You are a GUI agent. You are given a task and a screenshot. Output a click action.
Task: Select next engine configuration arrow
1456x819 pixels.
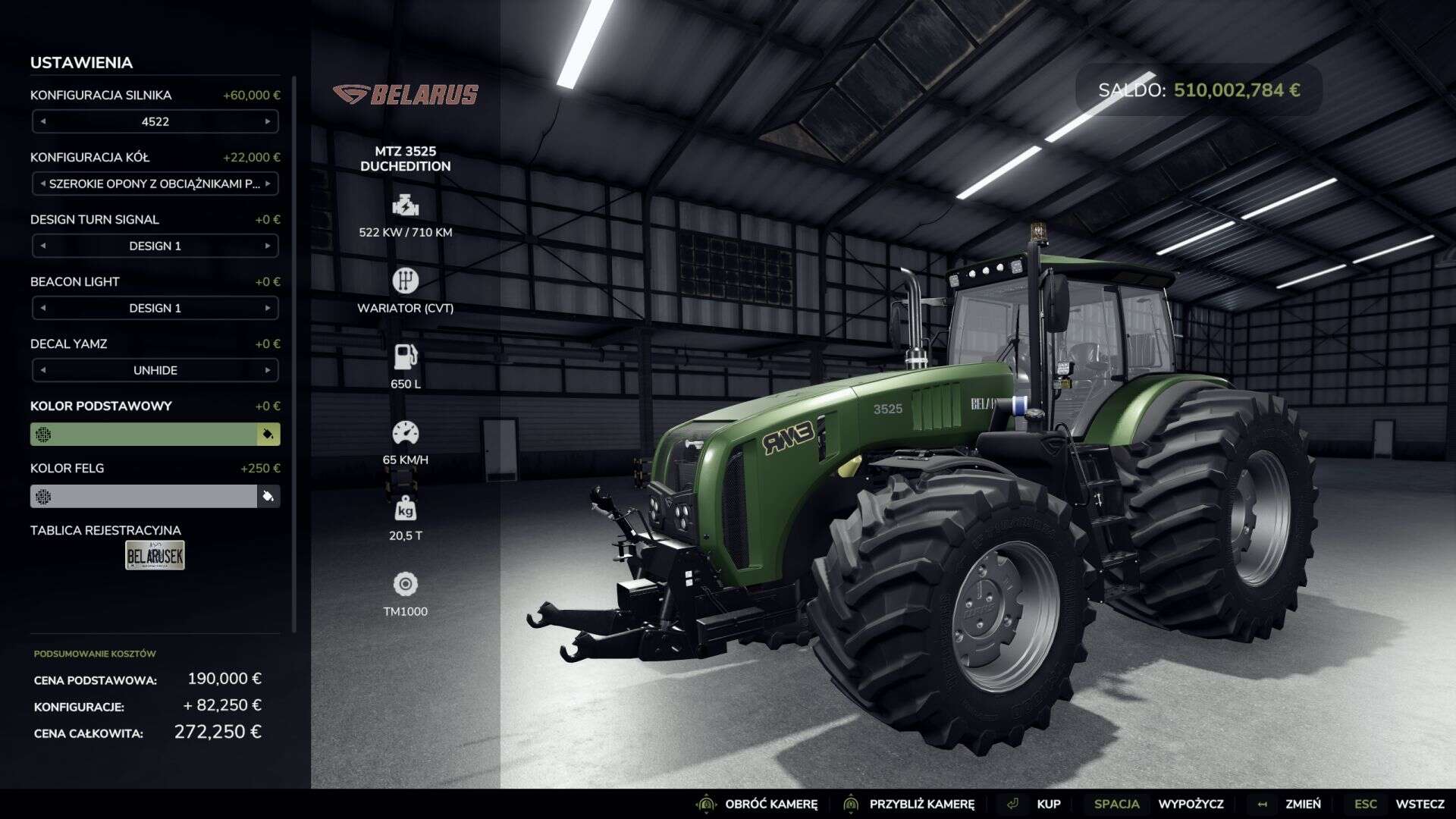(x=268, y=121)
